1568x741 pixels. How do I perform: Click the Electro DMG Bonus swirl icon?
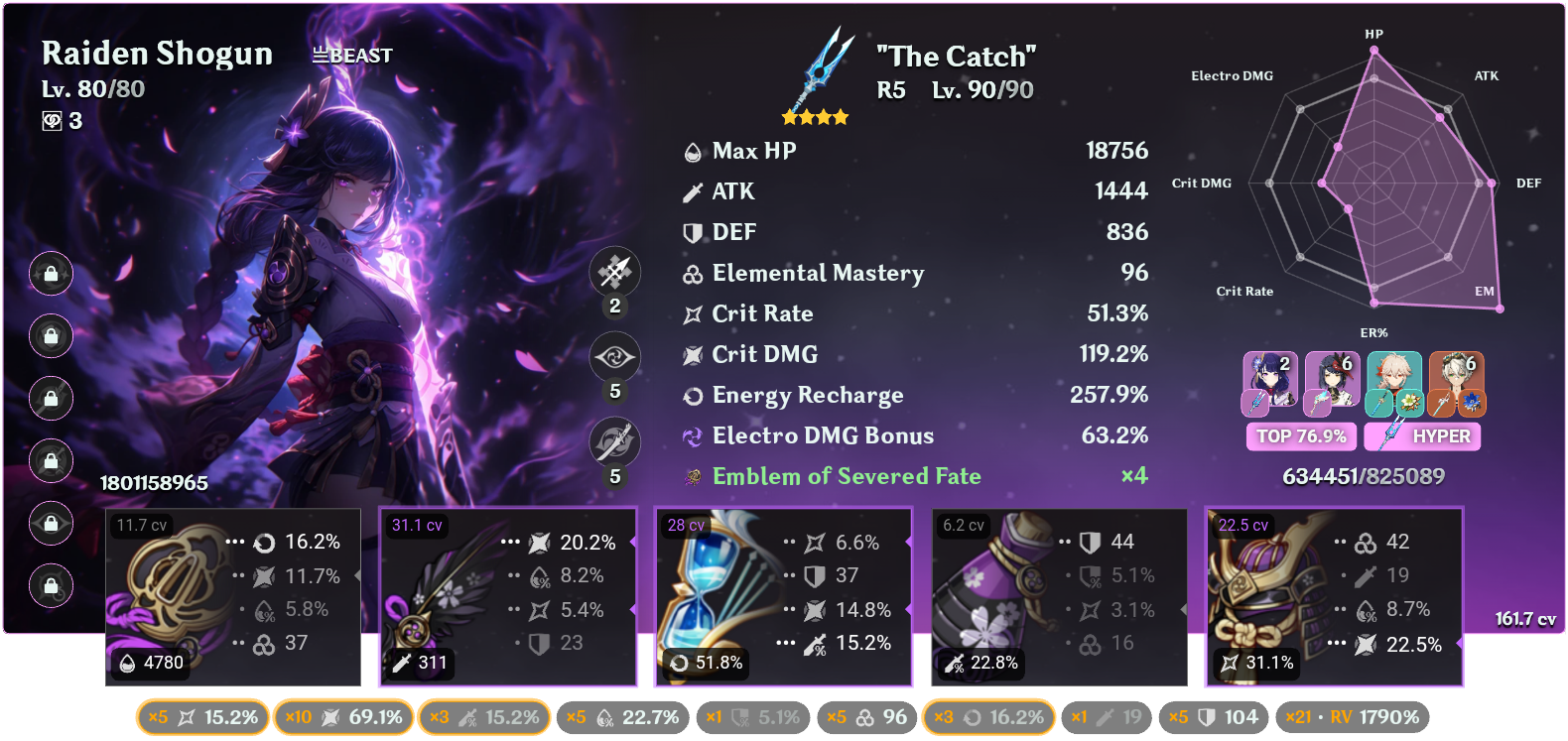[x=692, y=435]
